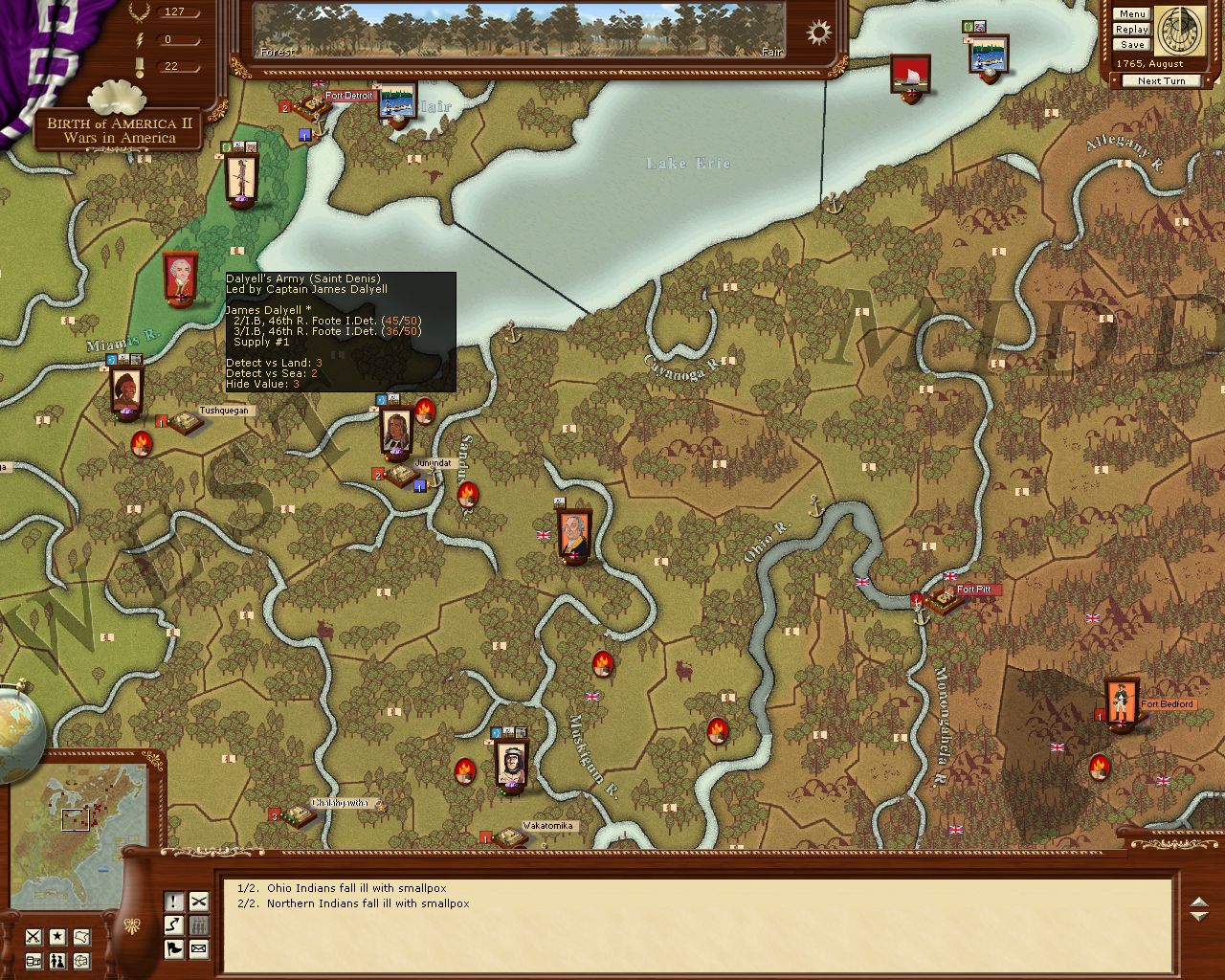Choose the flag message filter
This screenshot has width=1225, height=980.
pyautogui.click(x=174, y=949)
